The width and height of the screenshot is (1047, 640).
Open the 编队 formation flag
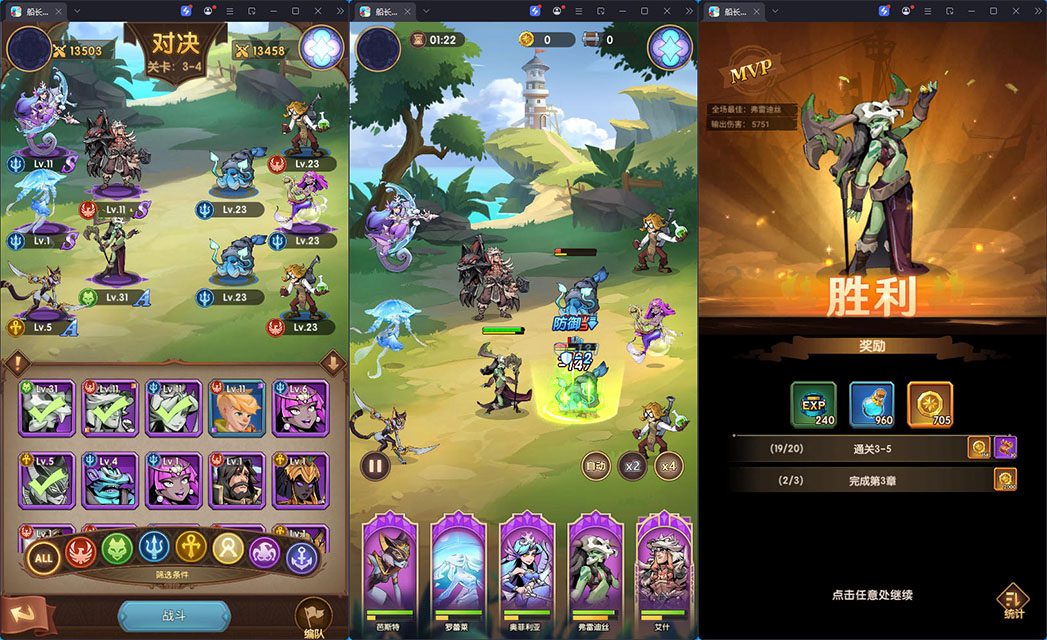coord(312,617)
